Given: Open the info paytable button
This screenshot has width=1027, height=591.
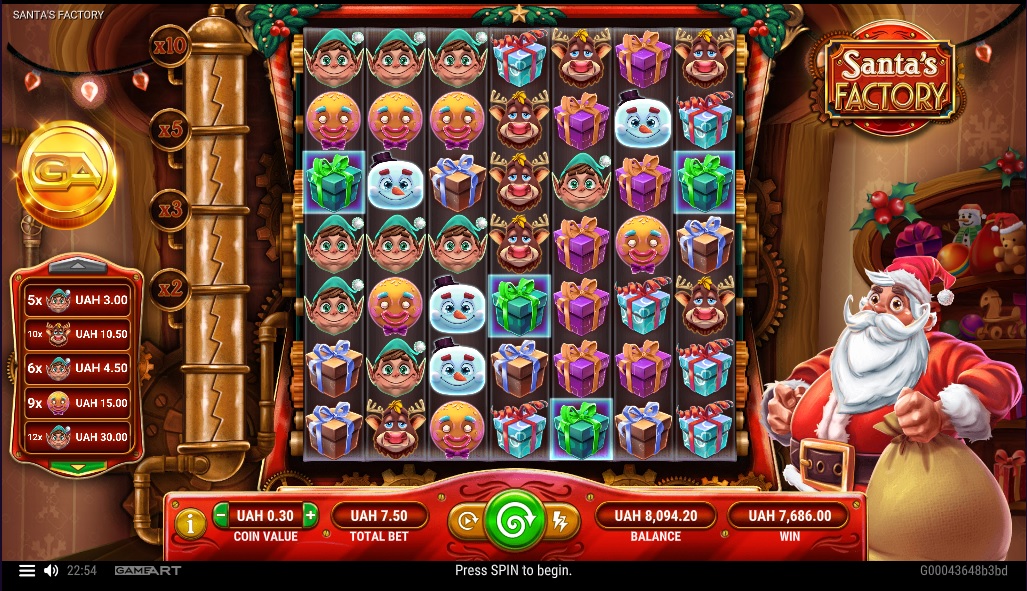Looking at the screenshot, I should (x=190, y=521).
